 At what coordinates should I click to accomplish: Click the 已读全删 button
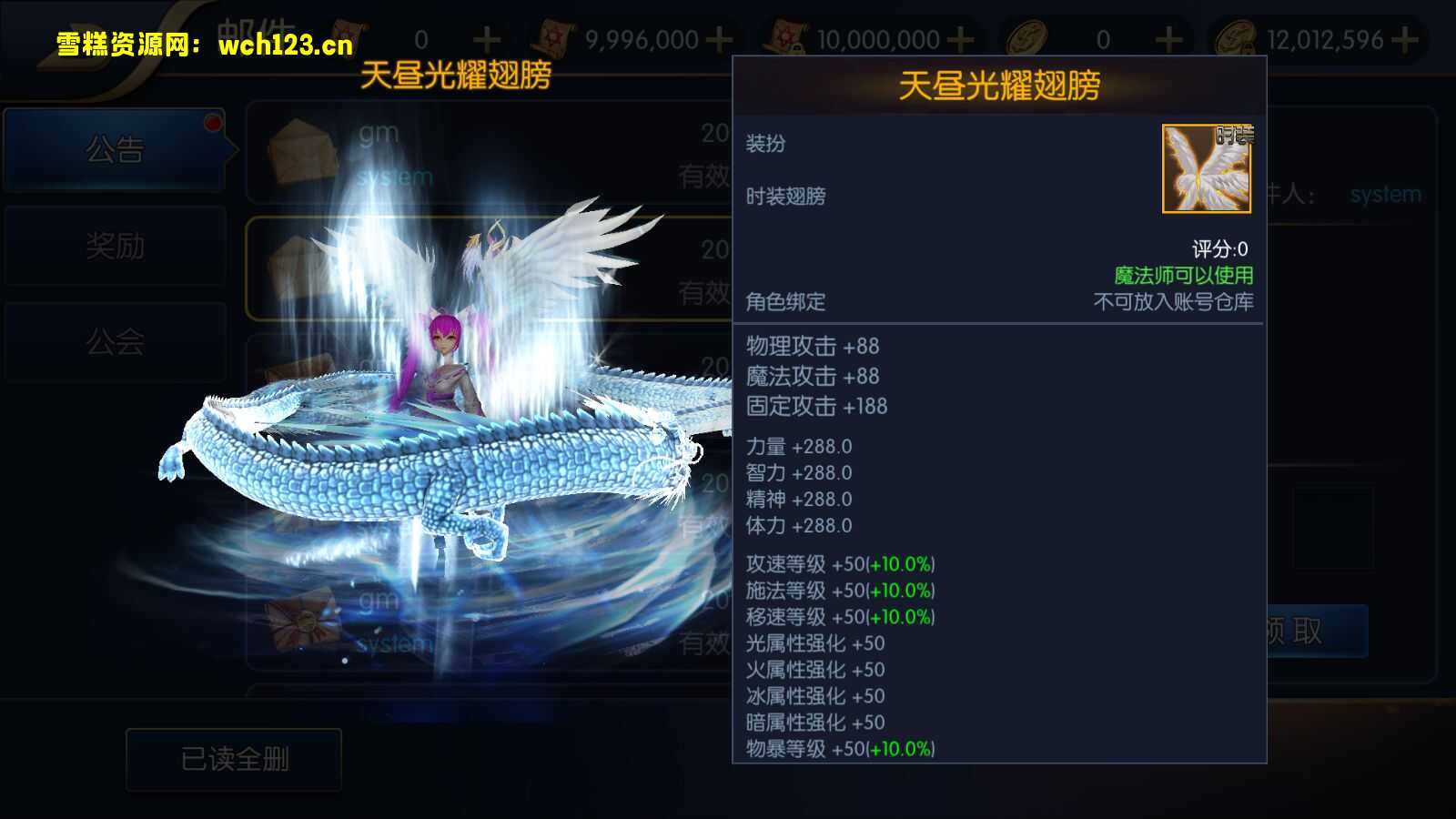(x=232, y=758)
